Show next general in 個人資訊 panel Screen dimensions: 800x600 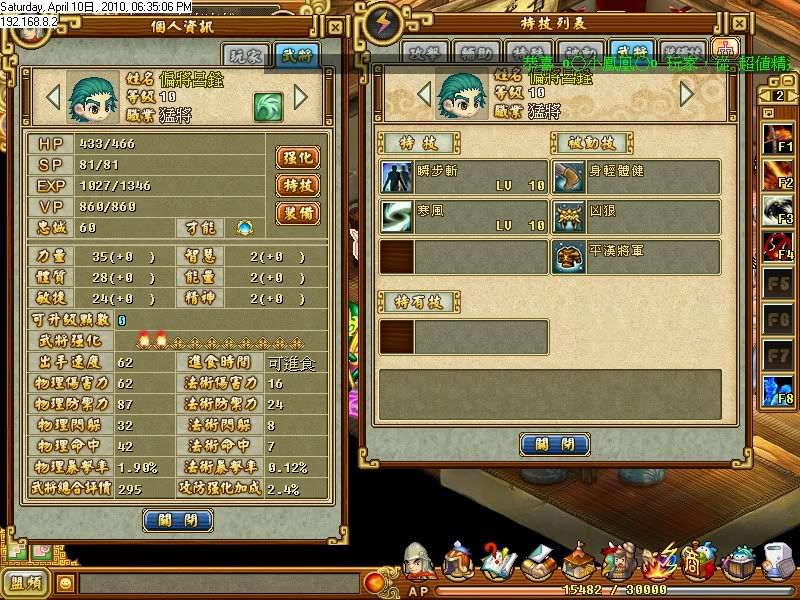click(x=300, y=98)
